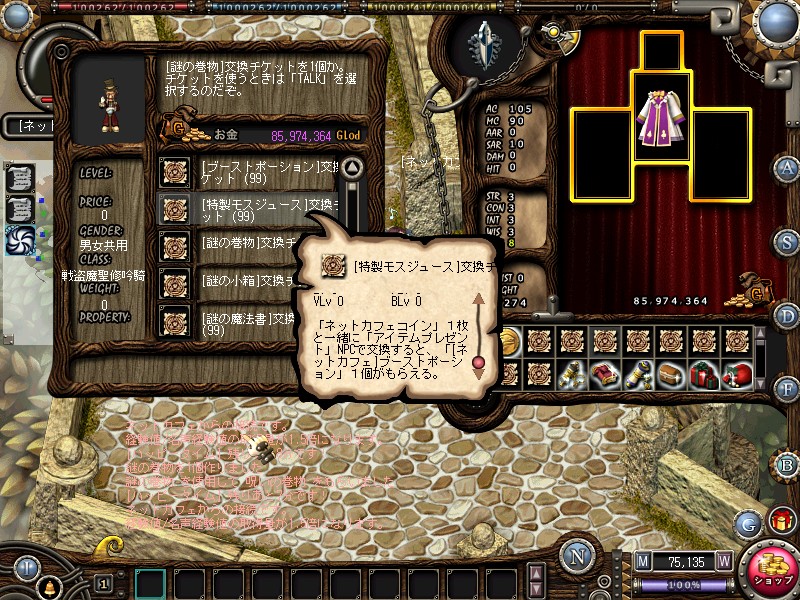The height and width of the screenshot is (600, 800).
Task: Open the blue G button
Action: tap(748, 523)
